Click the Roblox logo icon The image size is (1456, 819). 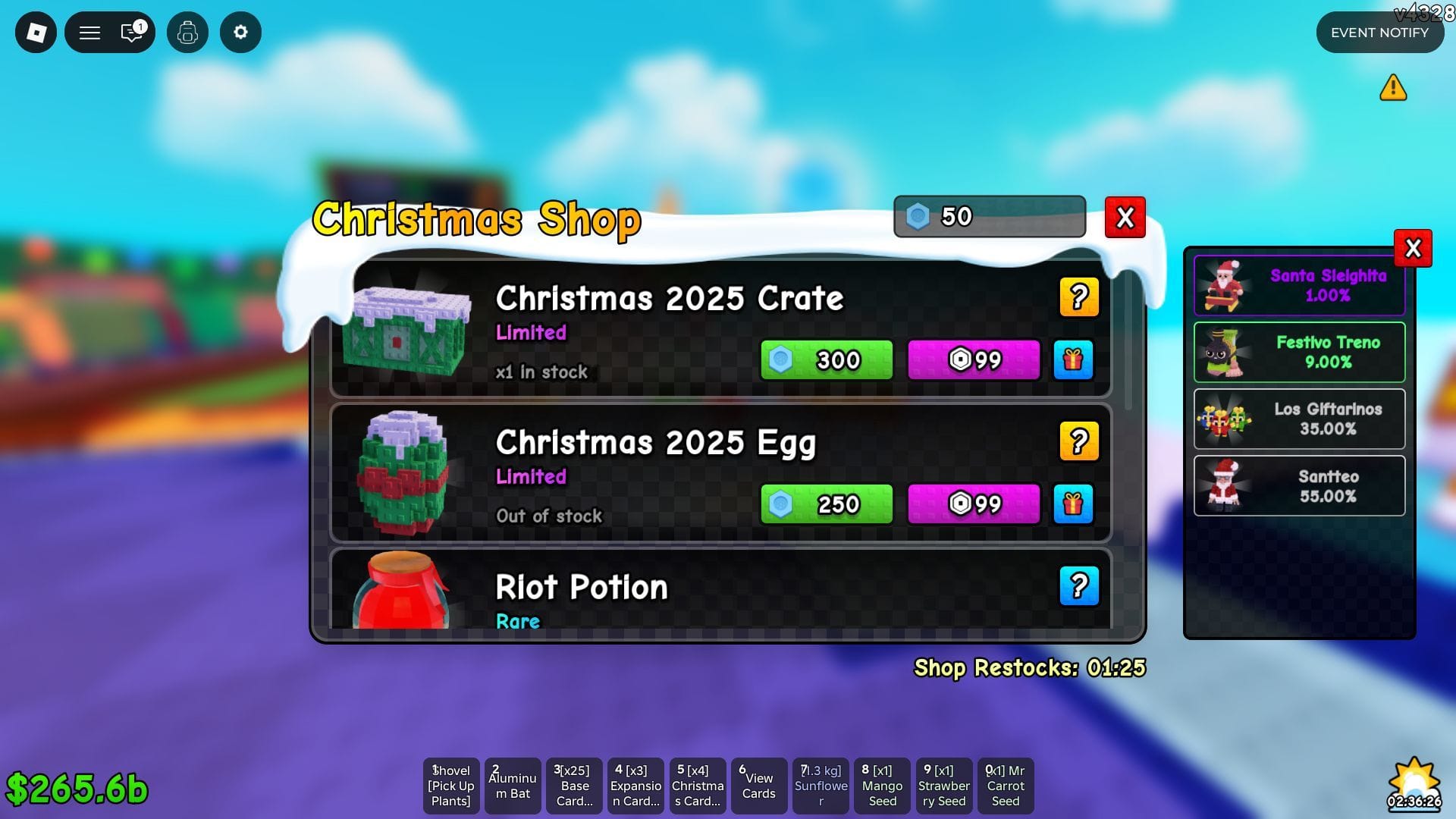[35, 33]
